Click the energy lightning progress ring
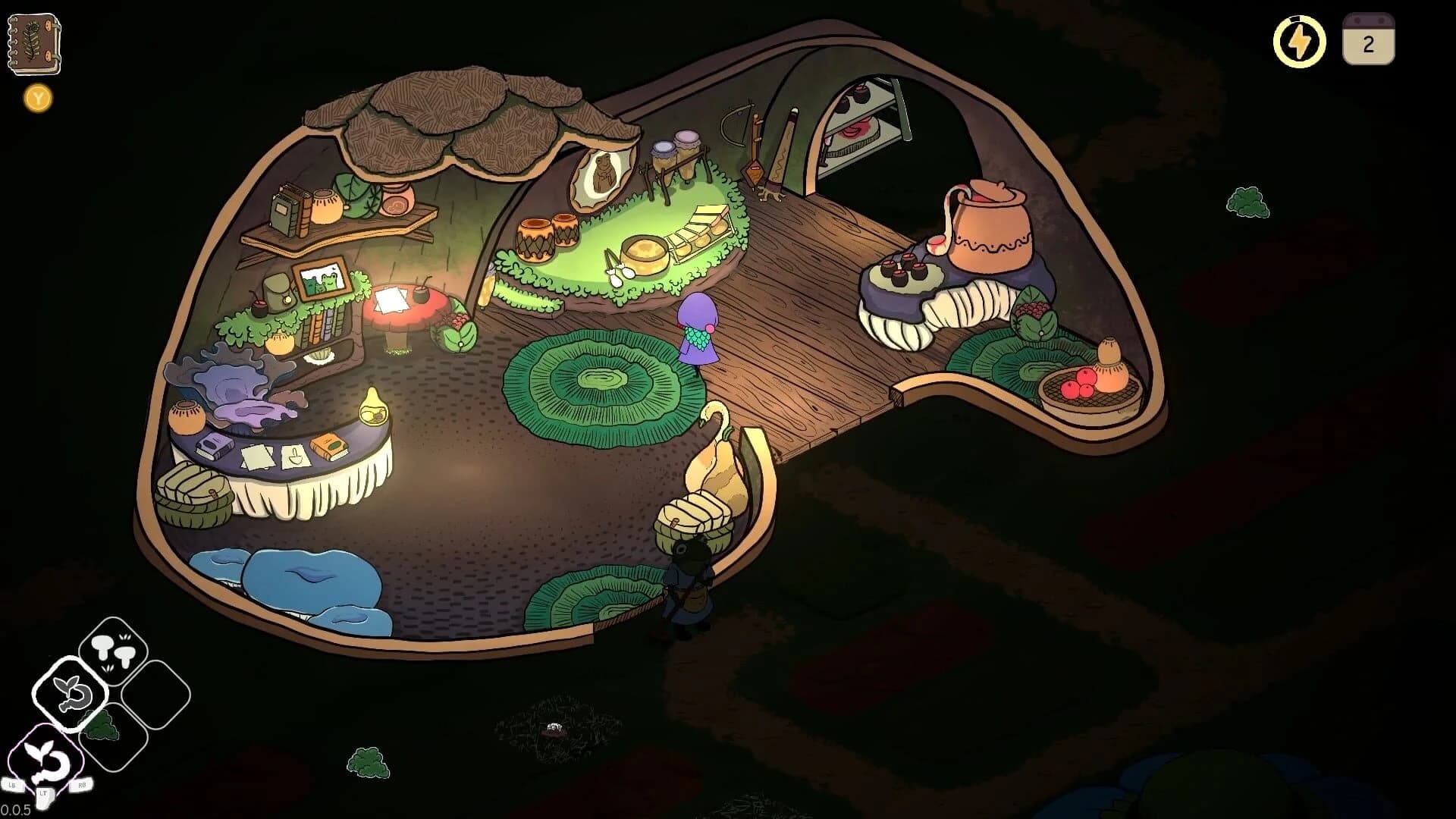Viewport: 1456px width, 819px height. 1299,42
